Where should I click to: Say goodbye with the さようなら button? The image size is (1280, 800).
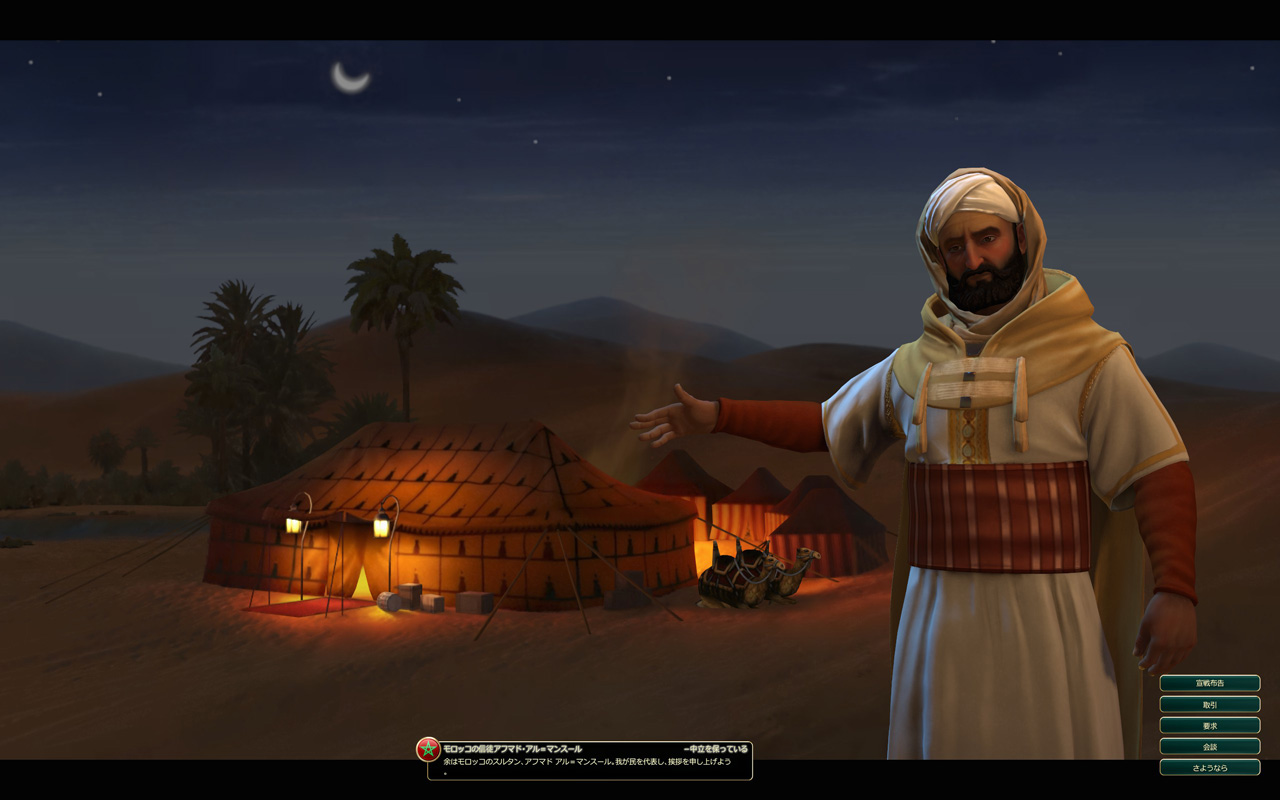click(x=1209, y=767)
